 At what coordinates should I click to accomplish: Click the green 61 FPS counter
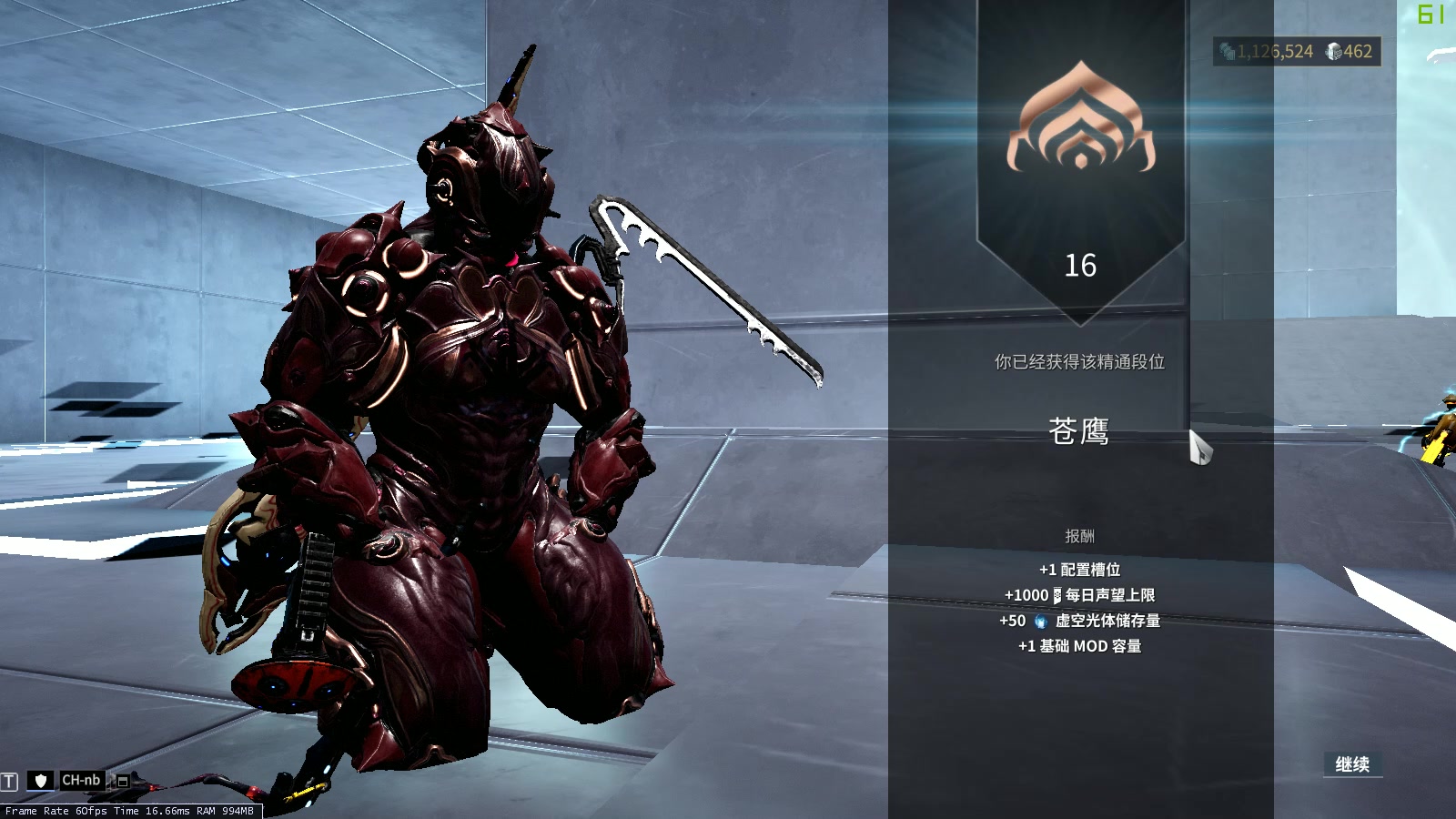click(x=1429, y=13)
